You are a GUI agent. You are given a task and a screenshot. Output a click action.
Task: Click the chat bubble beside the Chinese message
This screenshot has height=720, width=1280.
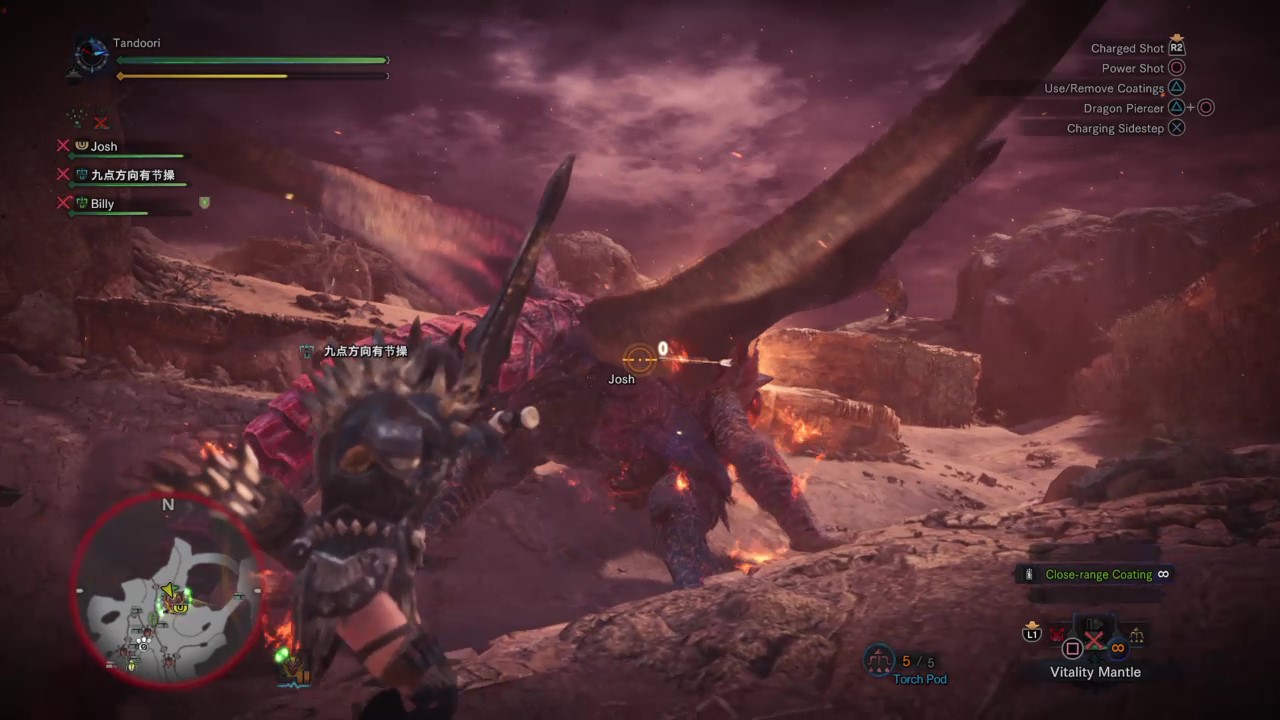306,351
